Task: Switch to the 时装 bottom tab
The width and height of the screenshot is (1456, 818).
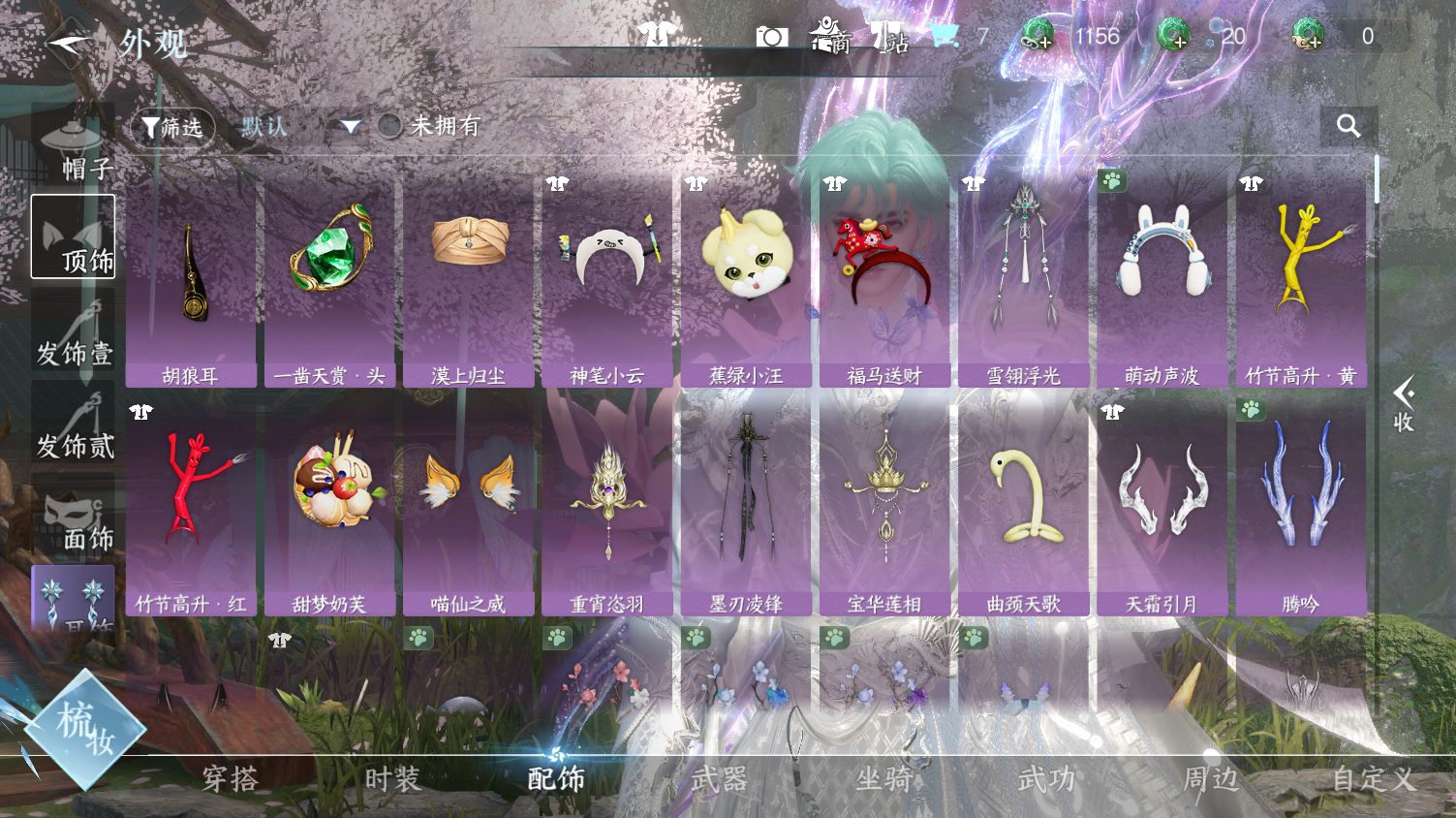Action: (392, 778)
